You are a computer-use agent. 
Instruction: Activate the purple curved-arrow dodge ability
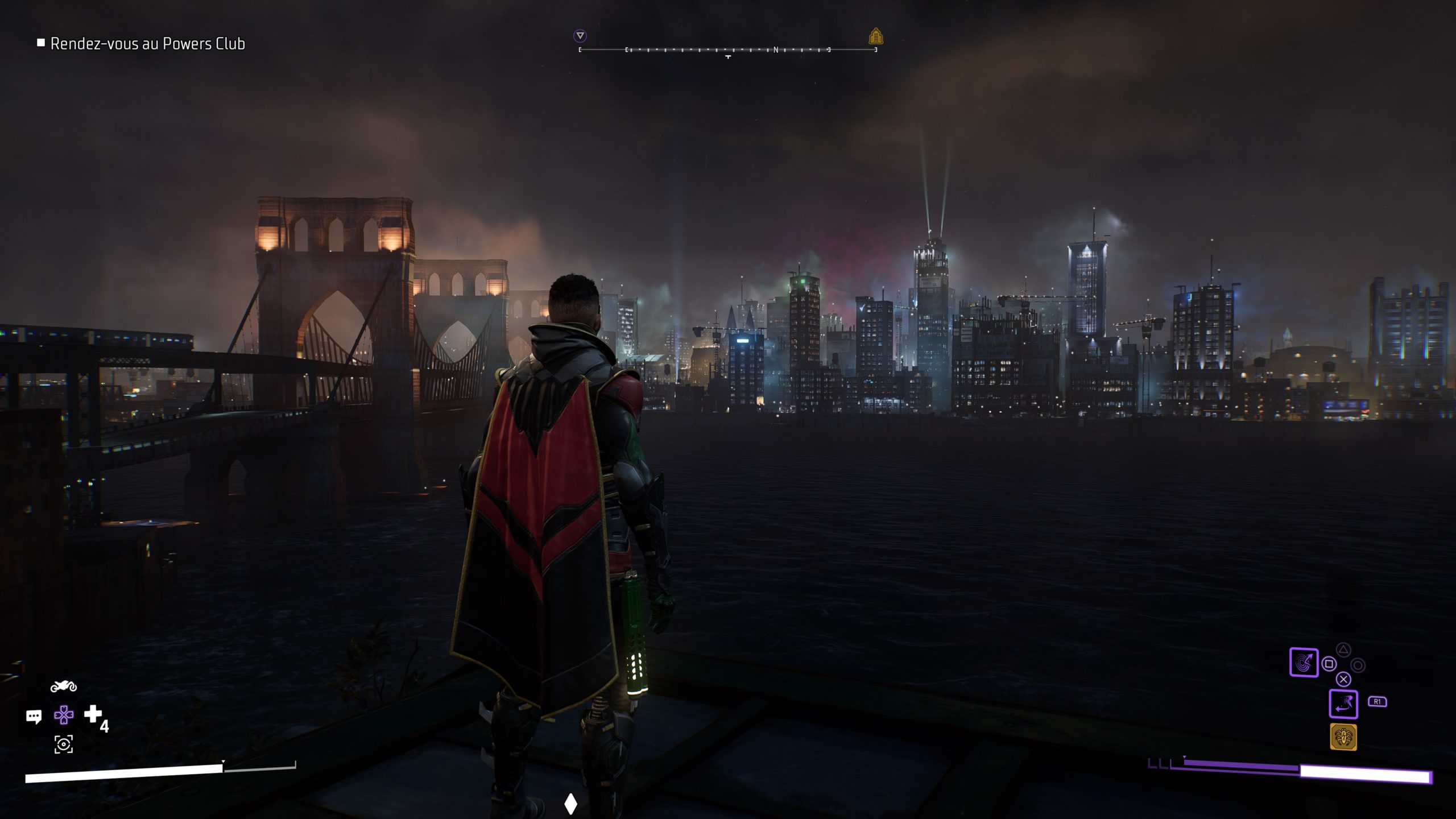point(1343,704)
